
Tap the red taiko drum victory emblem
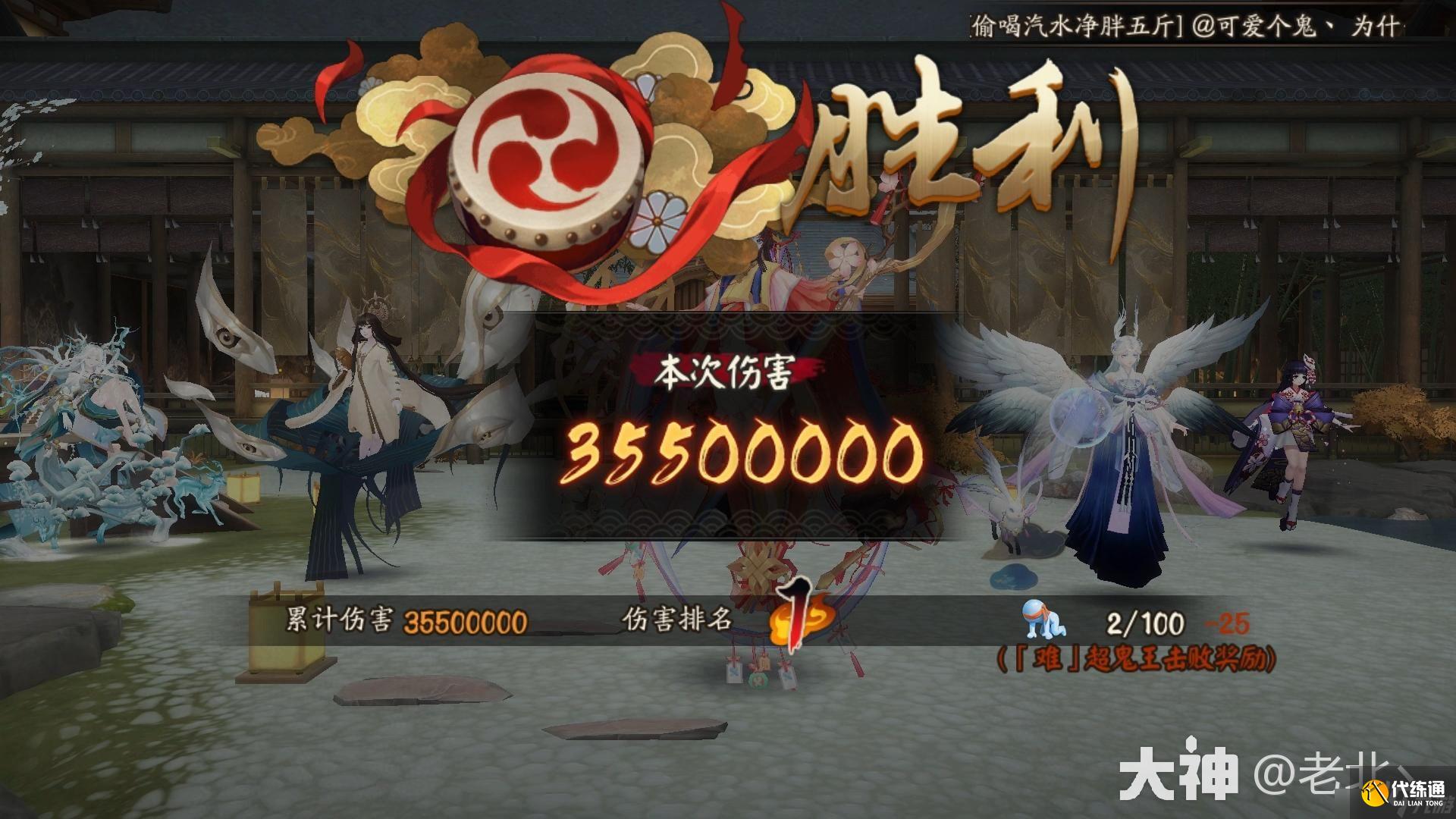[x=546, y=144]
